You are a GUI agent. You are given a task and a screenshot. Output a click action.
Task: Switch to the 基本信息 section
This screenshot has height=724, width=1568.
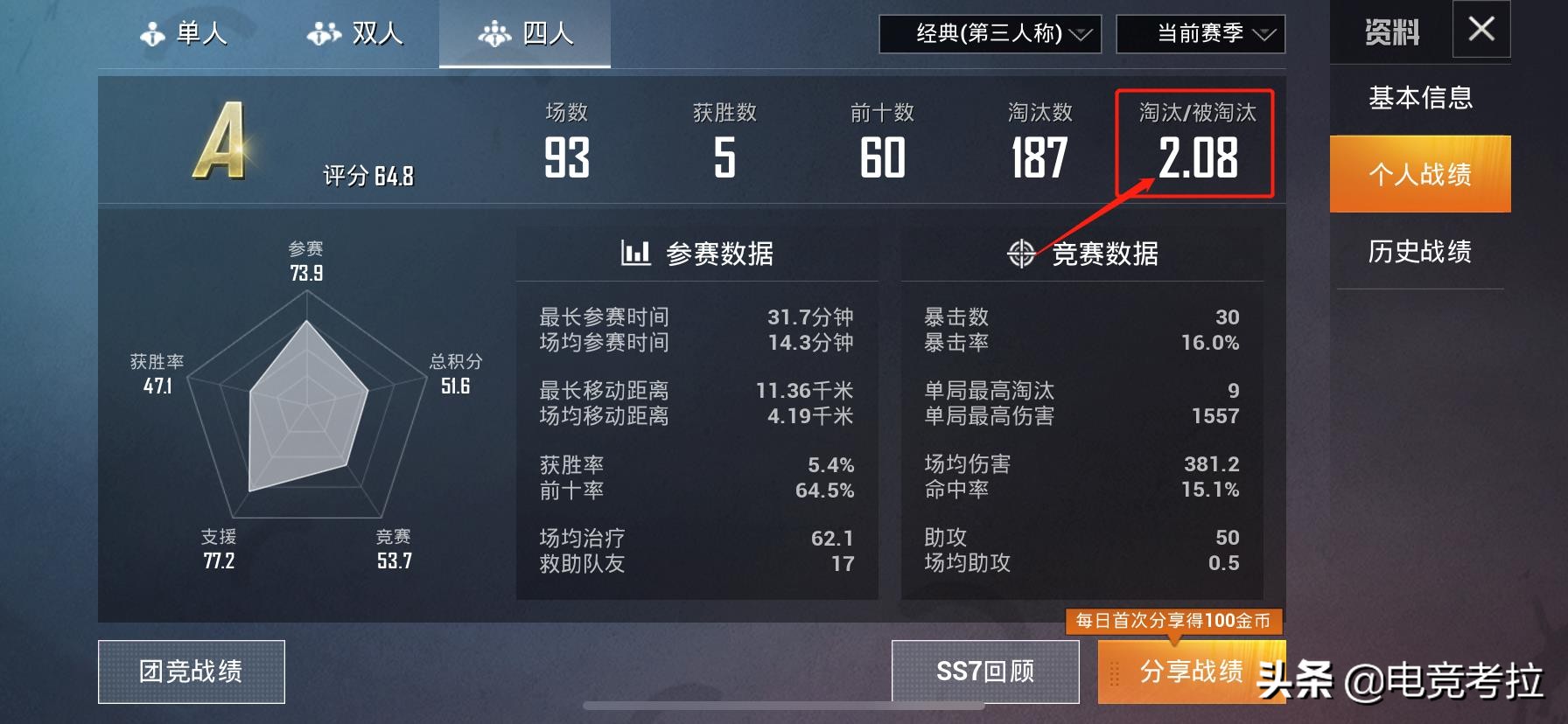pyautogui.click(x=1419, y=100)
